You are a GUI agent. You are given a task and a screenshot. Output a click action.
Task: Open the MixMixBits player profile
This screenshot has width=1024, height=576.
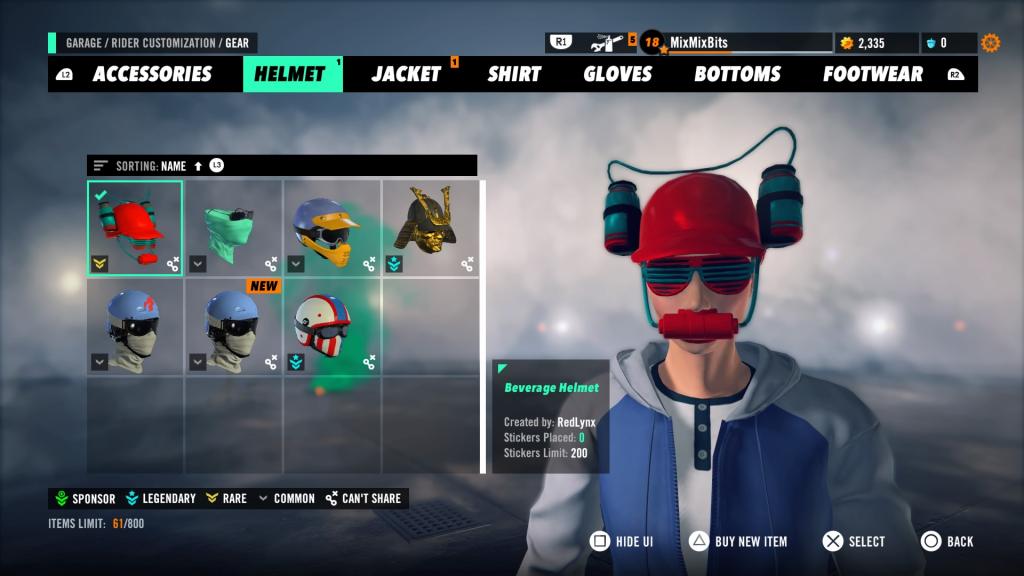tap(698, 43)
